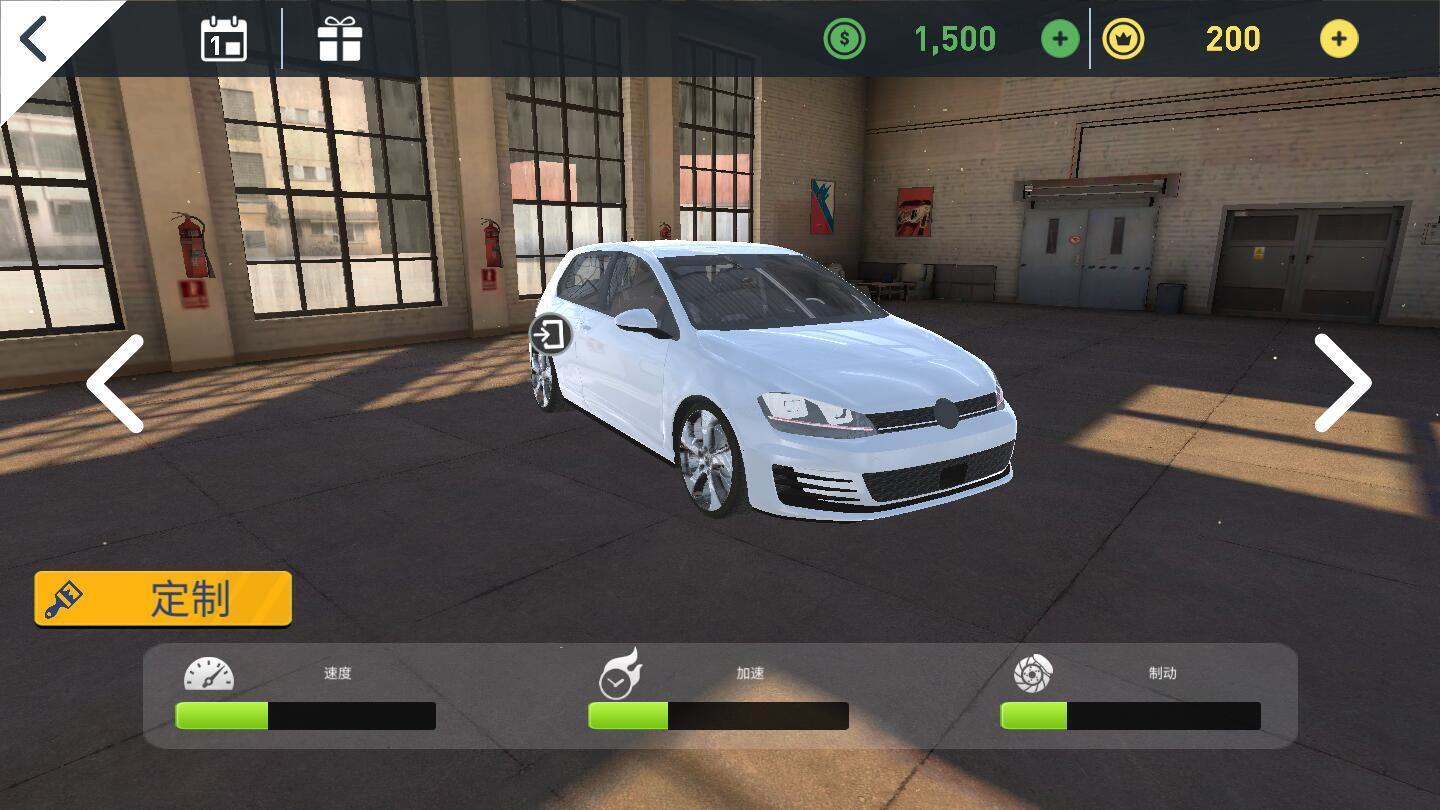Go back using the top-left arrow
The image size is (1440, 810).
tap(36, 39)
